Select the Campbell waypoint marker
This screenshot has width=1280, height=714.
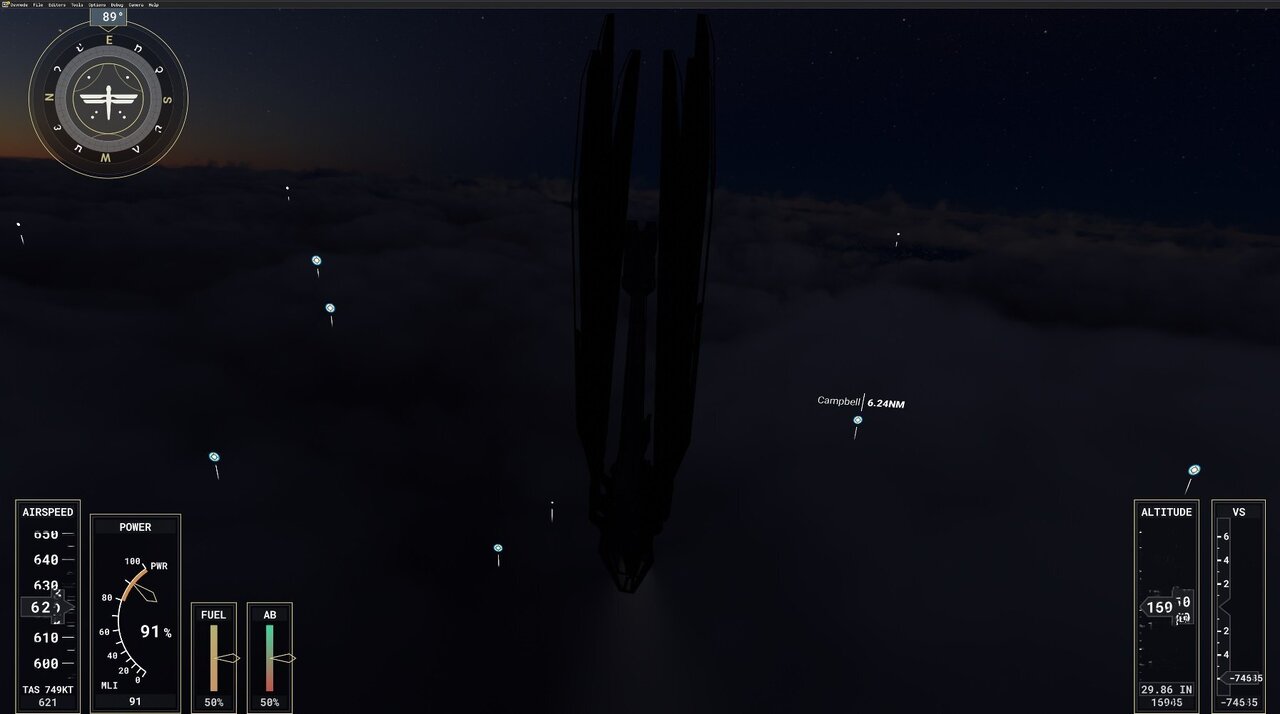(x=857, y=420)
